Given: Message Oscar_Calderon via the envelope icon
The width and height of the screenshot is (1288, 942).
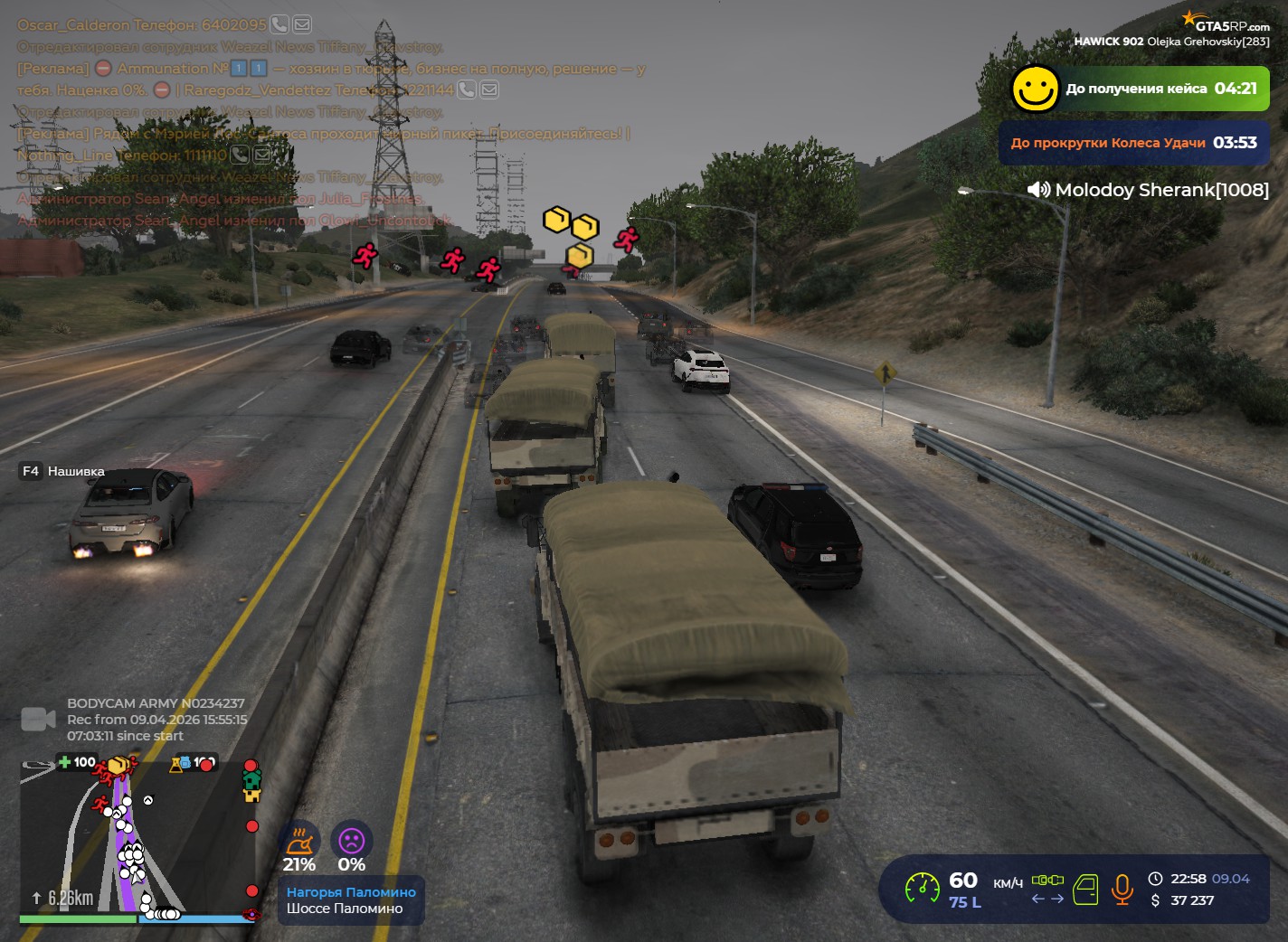Looking at the screenshot, I should [302, 24].
